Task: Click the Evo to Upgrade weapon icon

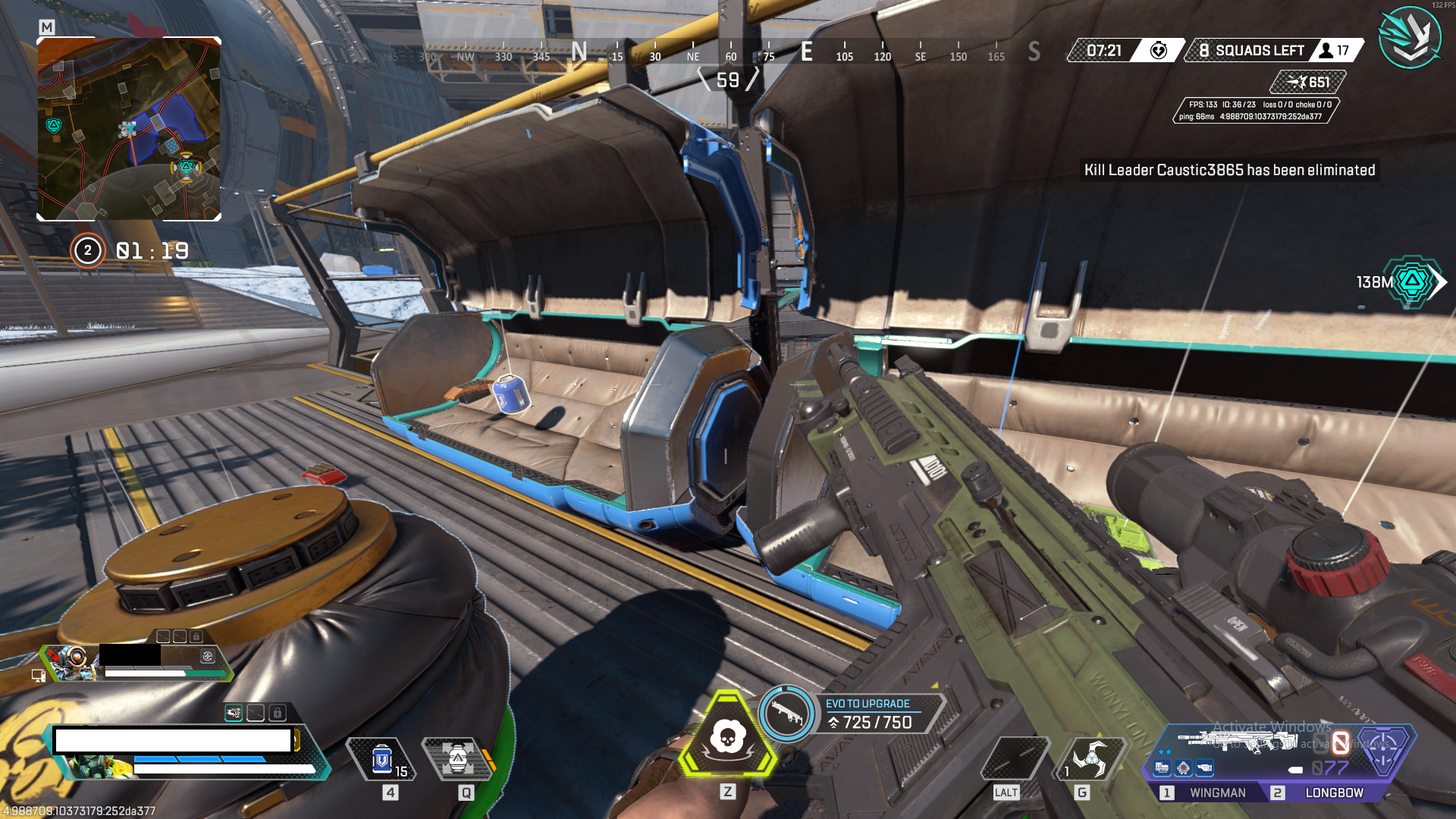Action: click(786, 713)
